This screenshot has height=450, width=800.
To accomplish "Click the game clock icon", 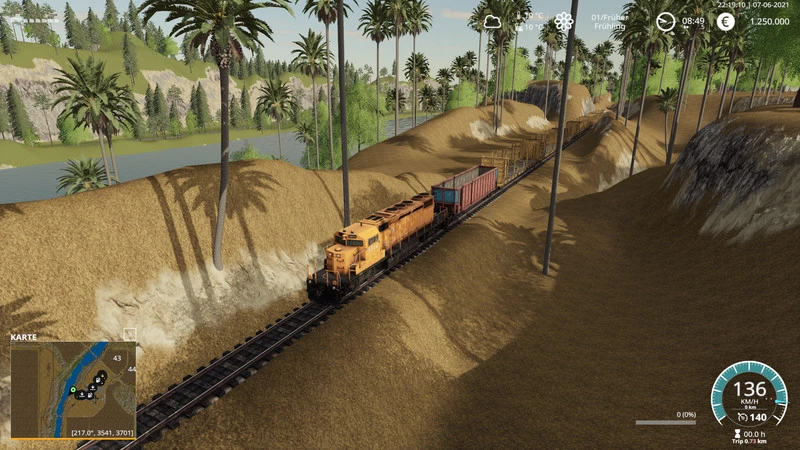I will coord(665,21).
